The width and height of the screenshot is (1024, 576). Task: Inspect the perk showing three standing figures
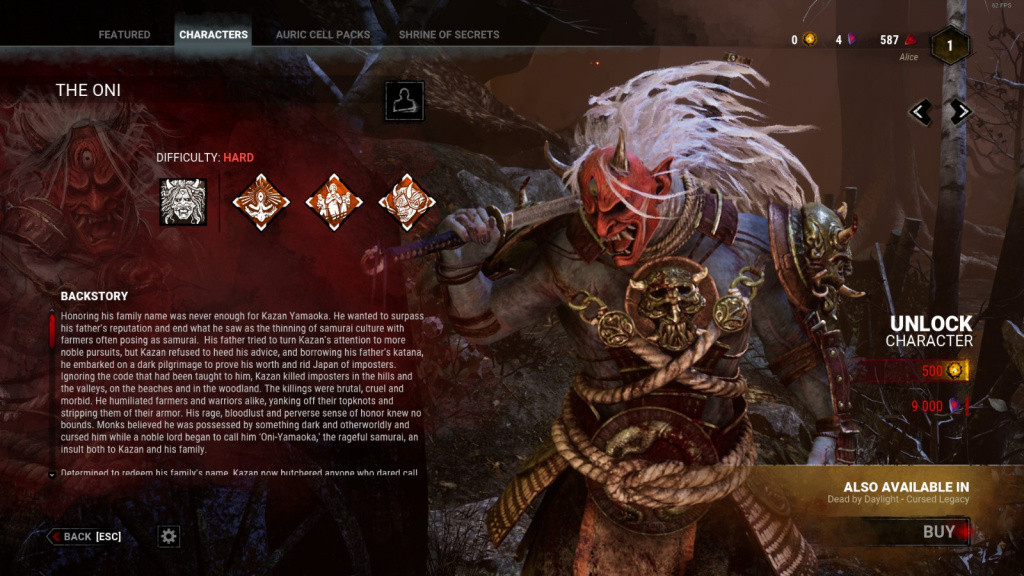[x=334, y=202]
